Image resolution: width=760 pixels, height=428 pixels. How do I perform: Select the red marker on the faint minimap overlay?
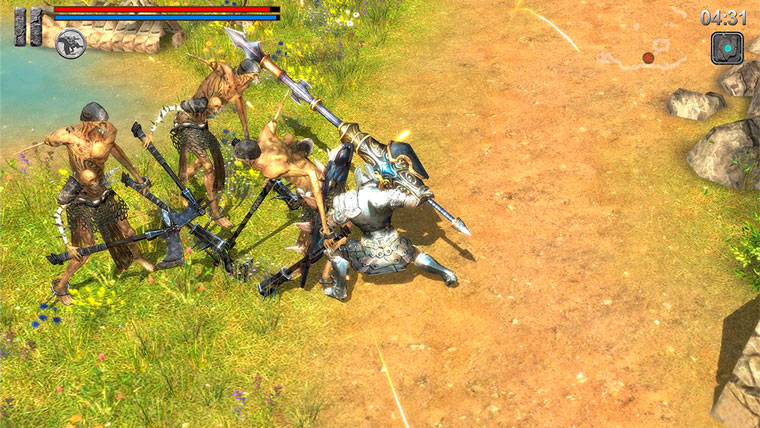(648, 58)
